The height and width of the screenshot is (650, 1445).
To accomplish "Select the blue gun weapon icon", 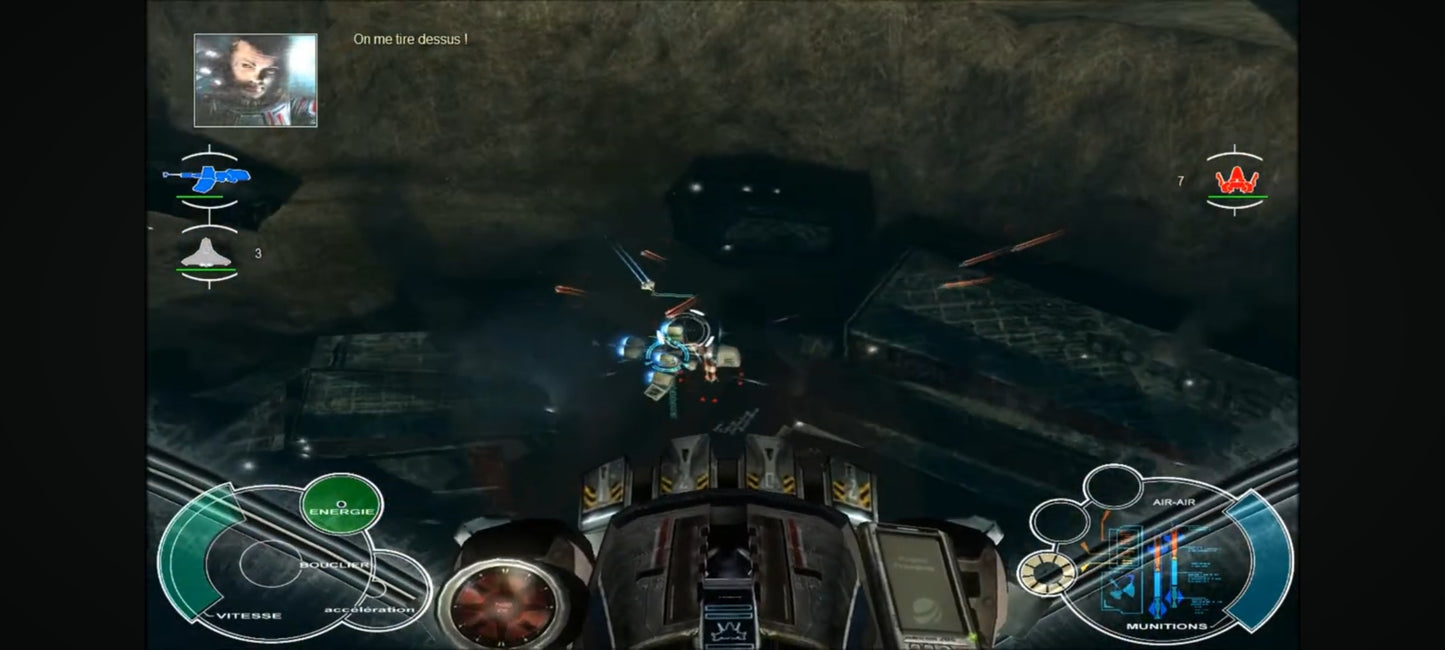I will (x=207, y=180).
